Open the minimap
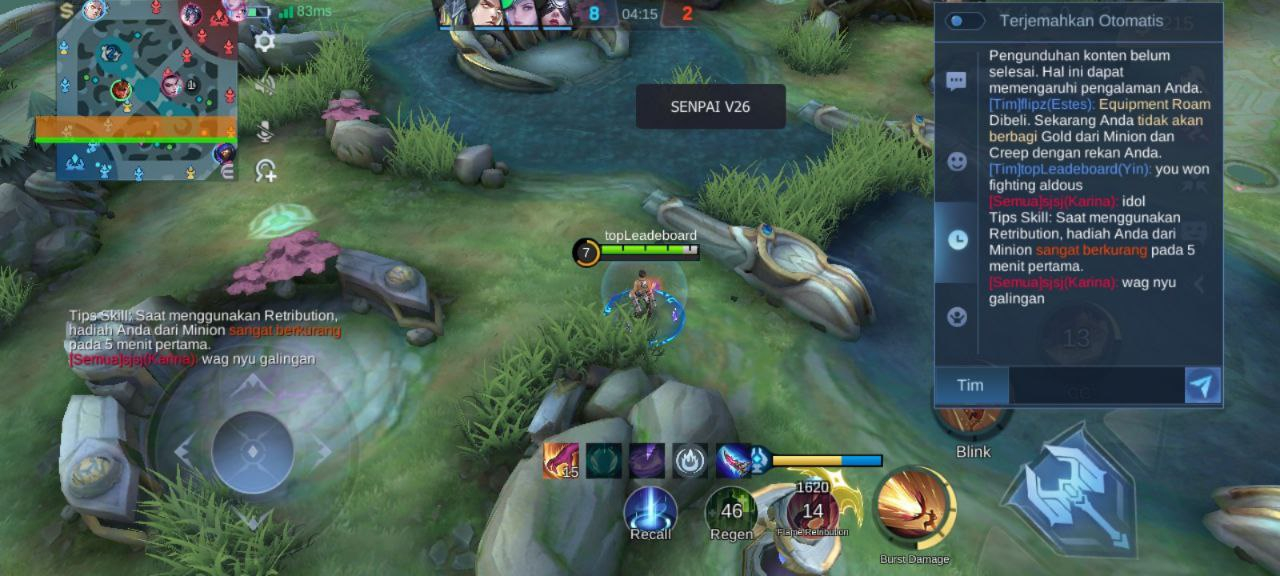This screenshot has width=1280, height=576. click(146, 90)
